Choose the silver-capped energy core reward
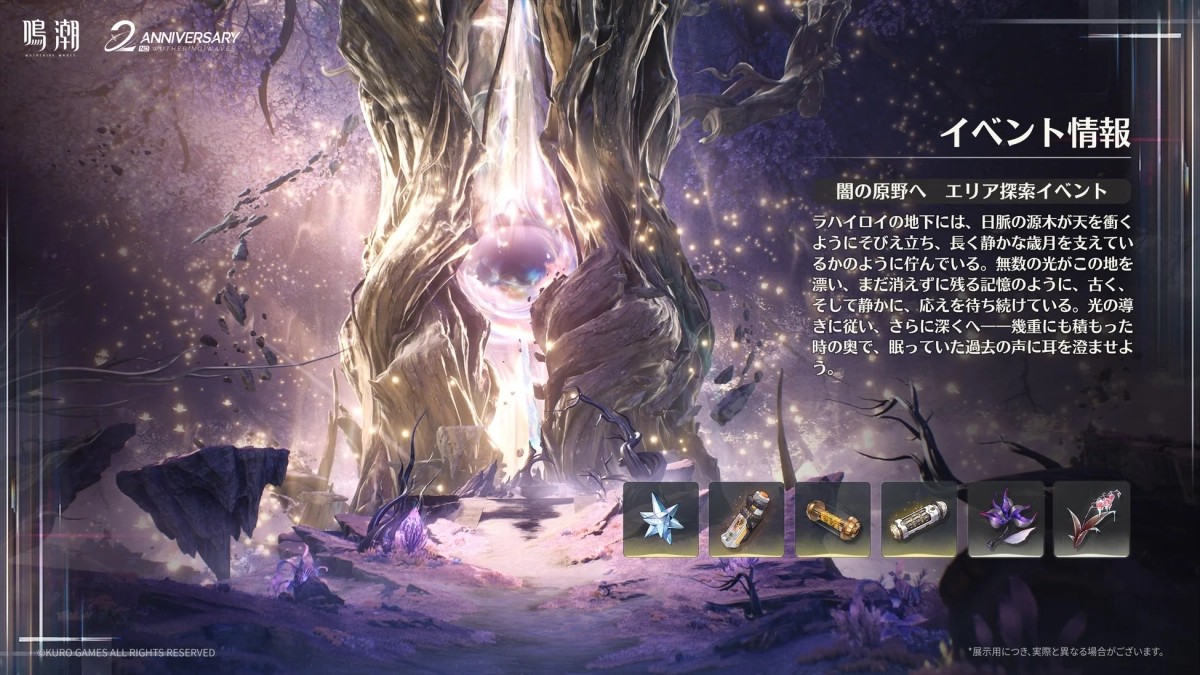 tap(919, 519)
